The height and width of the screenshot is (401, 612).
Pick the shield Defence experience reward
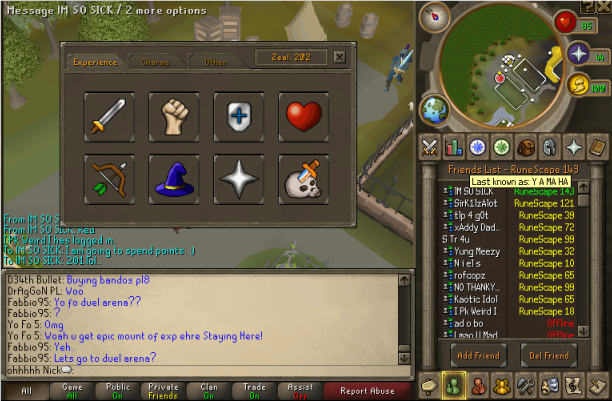tap(238, 116)
